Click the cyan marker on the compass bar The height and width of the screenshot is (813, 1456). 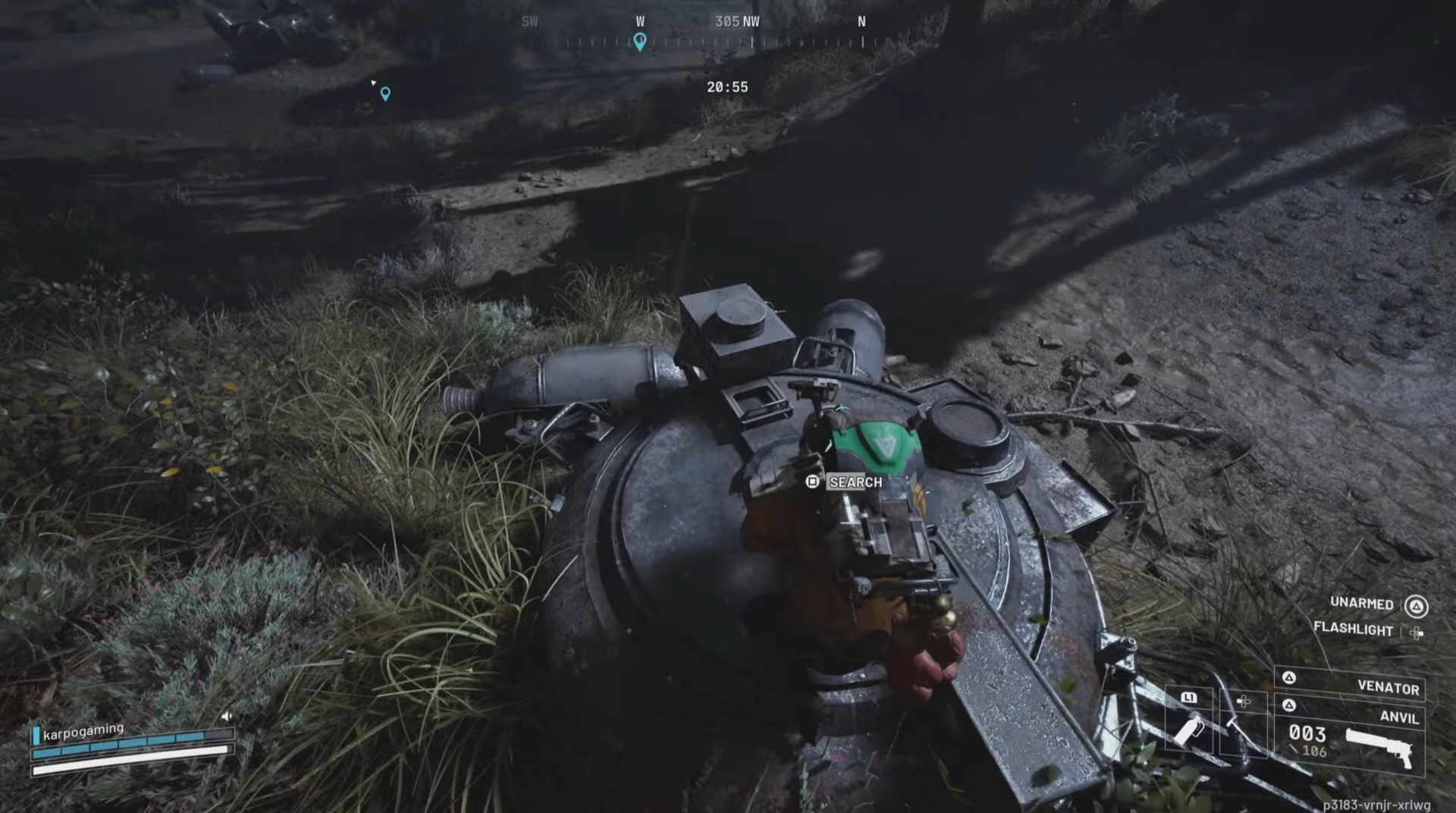point(639,43)
